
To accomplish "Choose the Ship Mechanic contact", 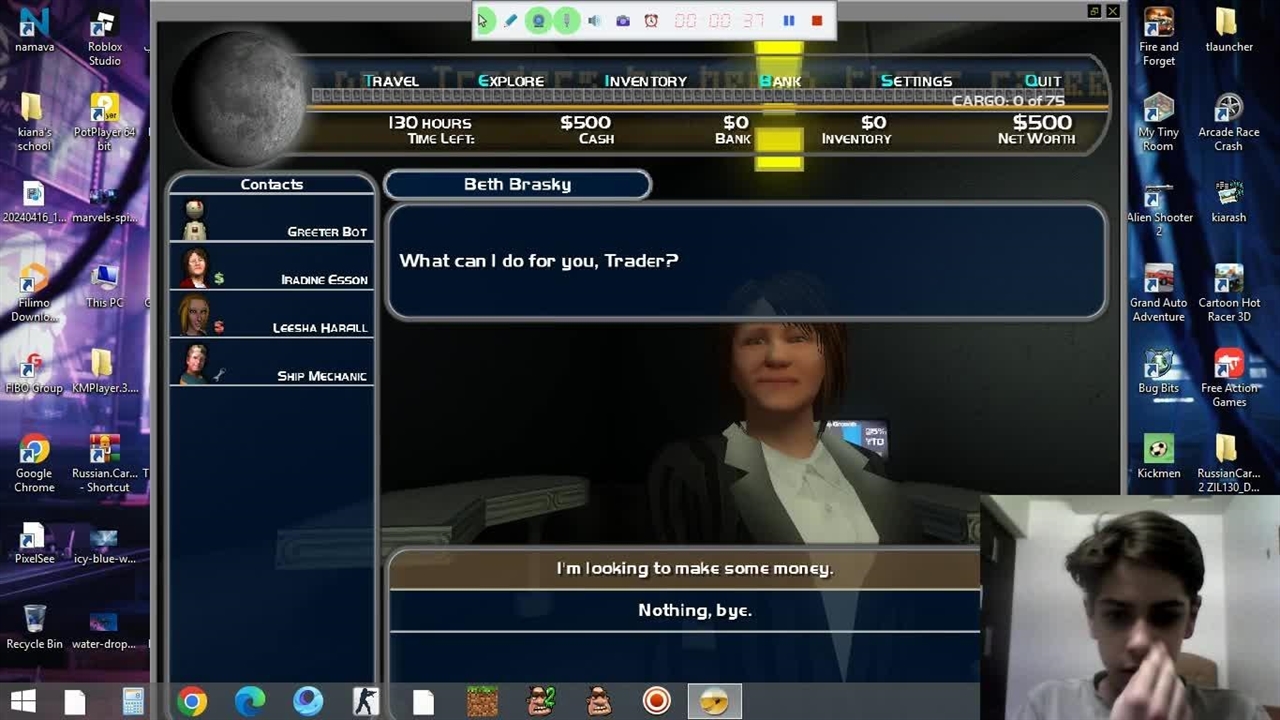I will pos(272,364).
